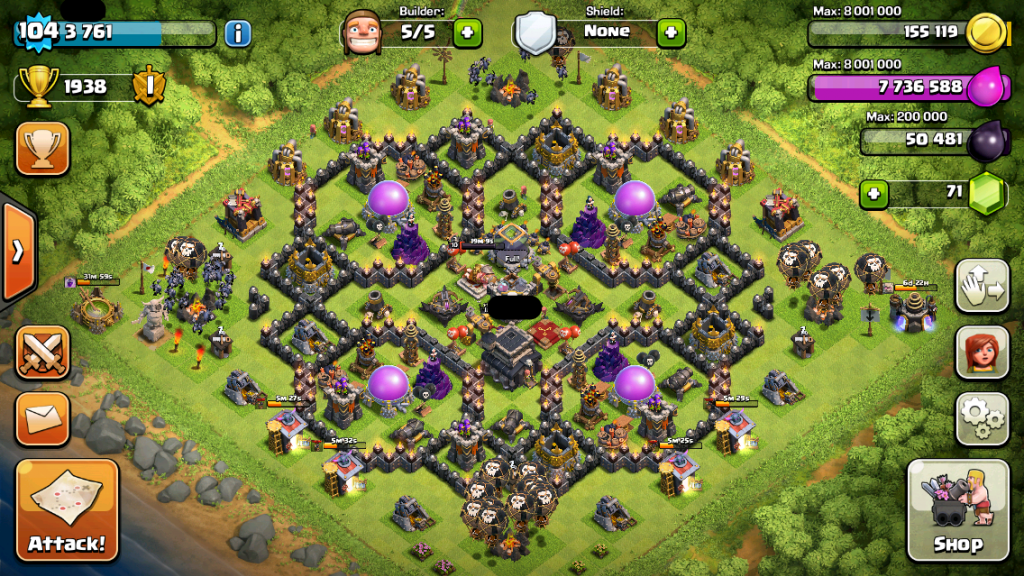Open the village layout editor hand button
Viewport: 1024px width, 576px height.
tap(982, 286)
